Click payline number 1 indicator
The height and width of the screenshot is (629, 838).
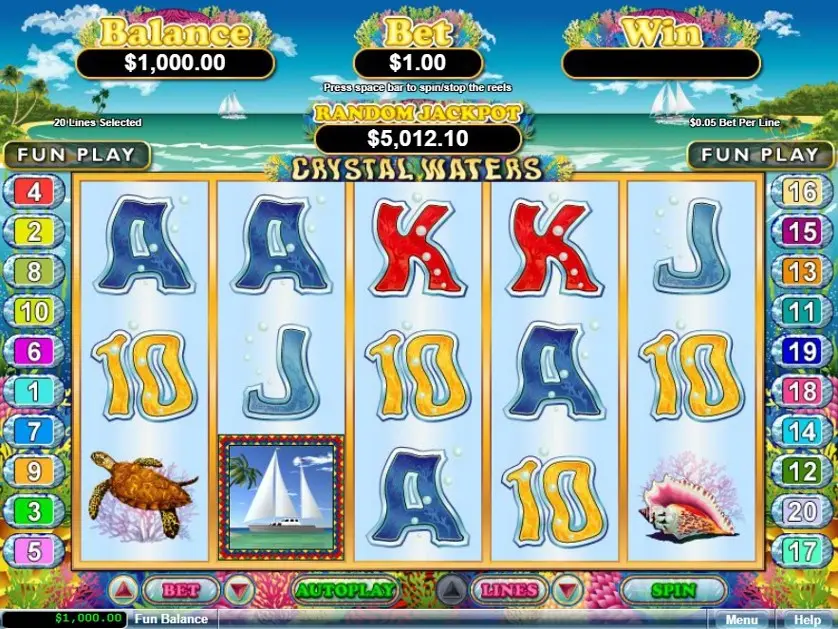click(x=34, y=391)
